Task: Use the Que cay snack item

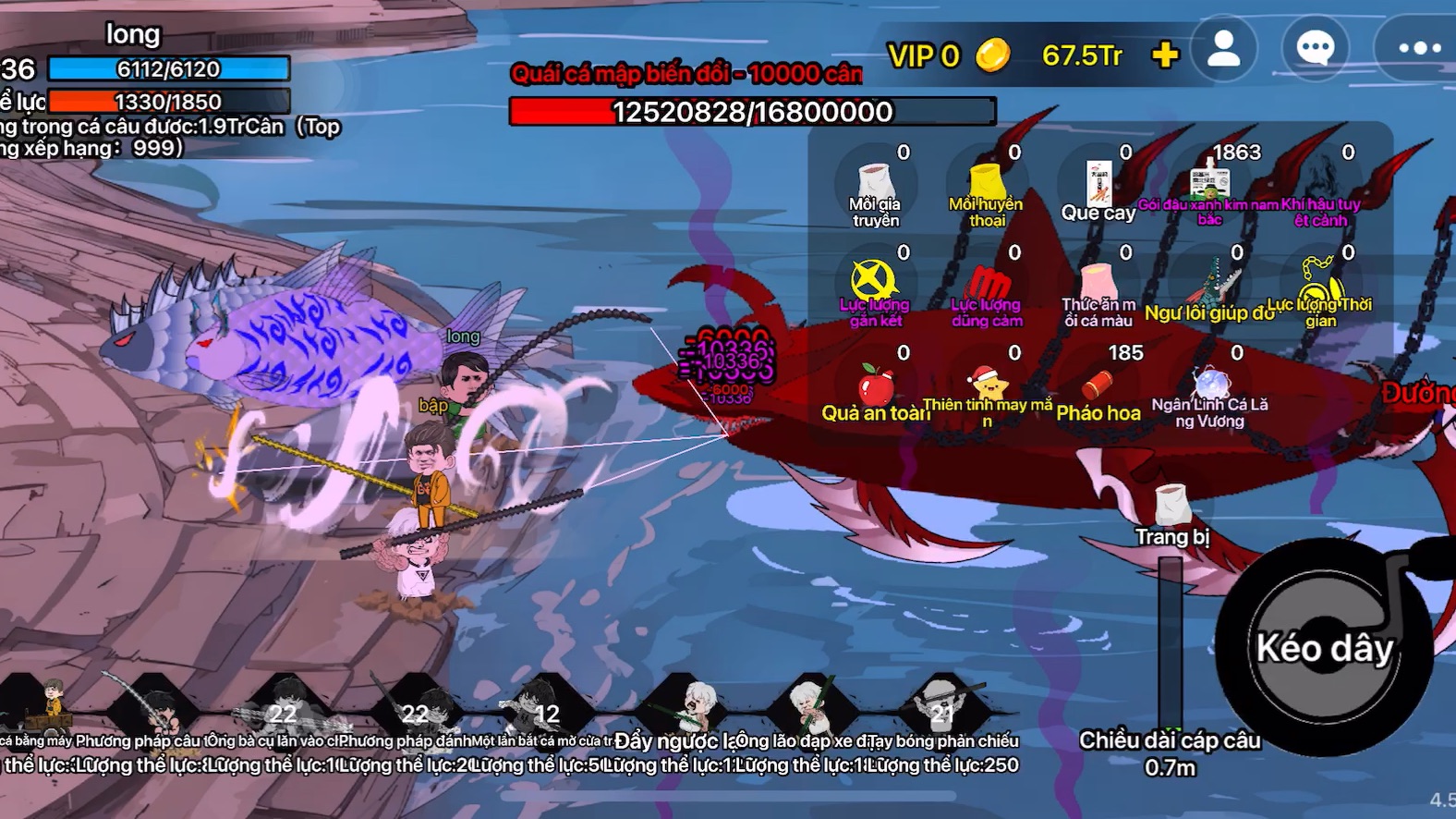Action: pos(1098,183)
